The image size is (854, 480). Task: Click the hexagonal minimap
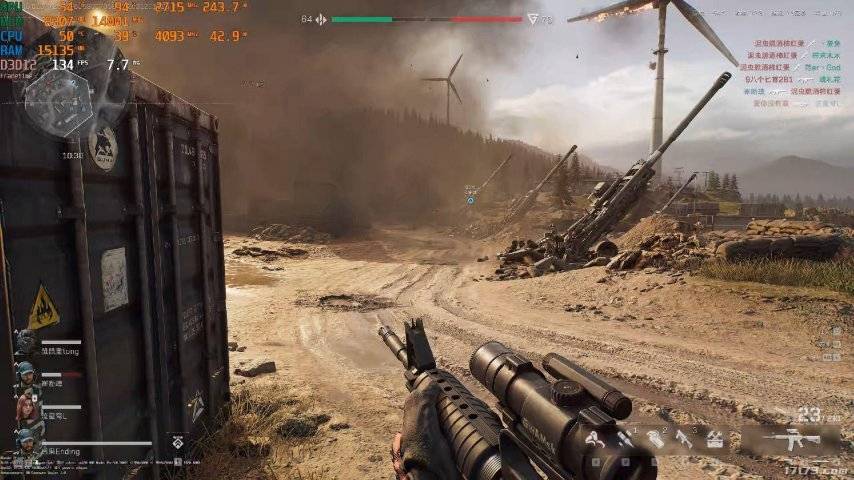coord(58,102)
